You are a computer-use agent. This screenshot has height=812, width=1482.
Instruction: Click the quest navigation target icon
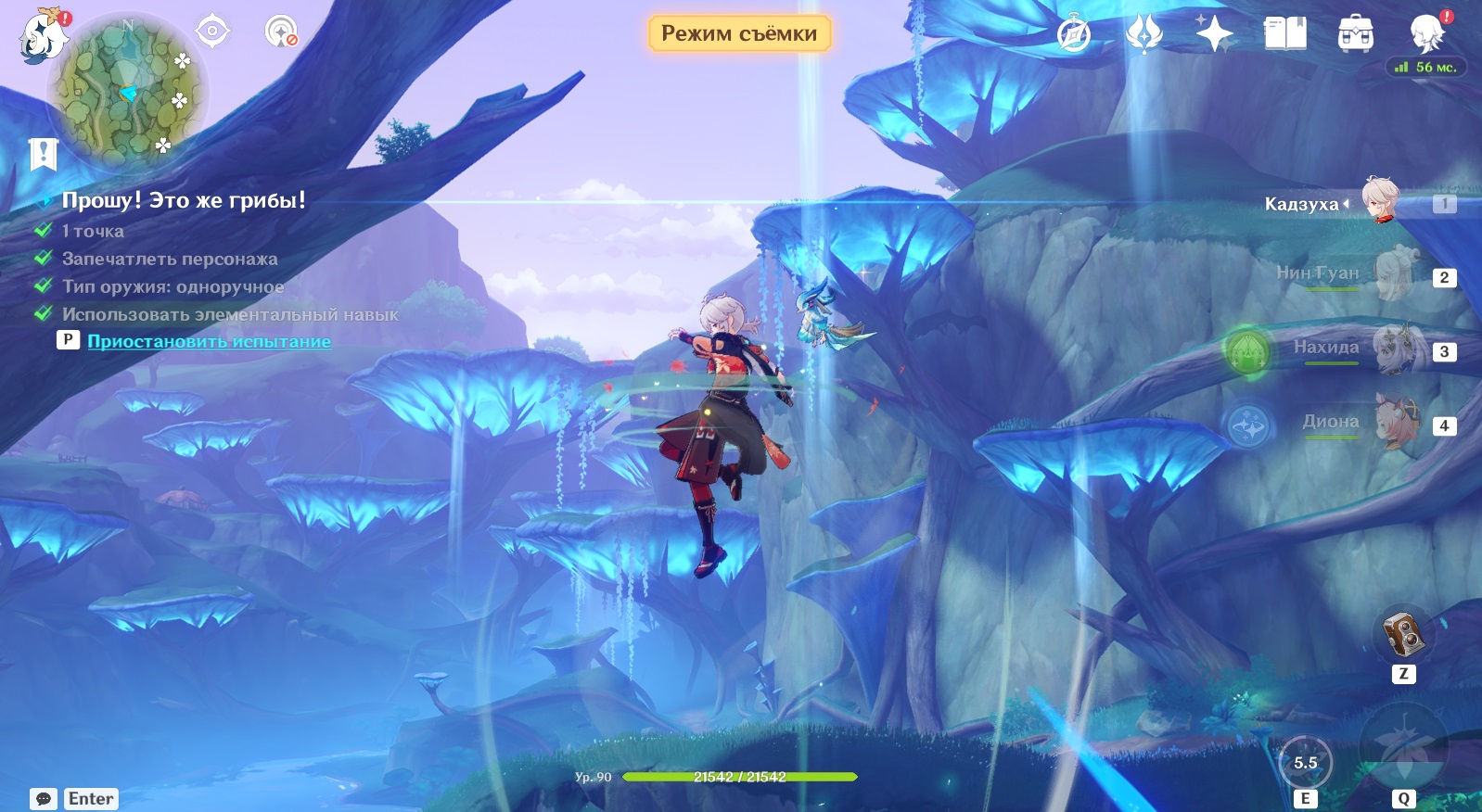point(212,32)
